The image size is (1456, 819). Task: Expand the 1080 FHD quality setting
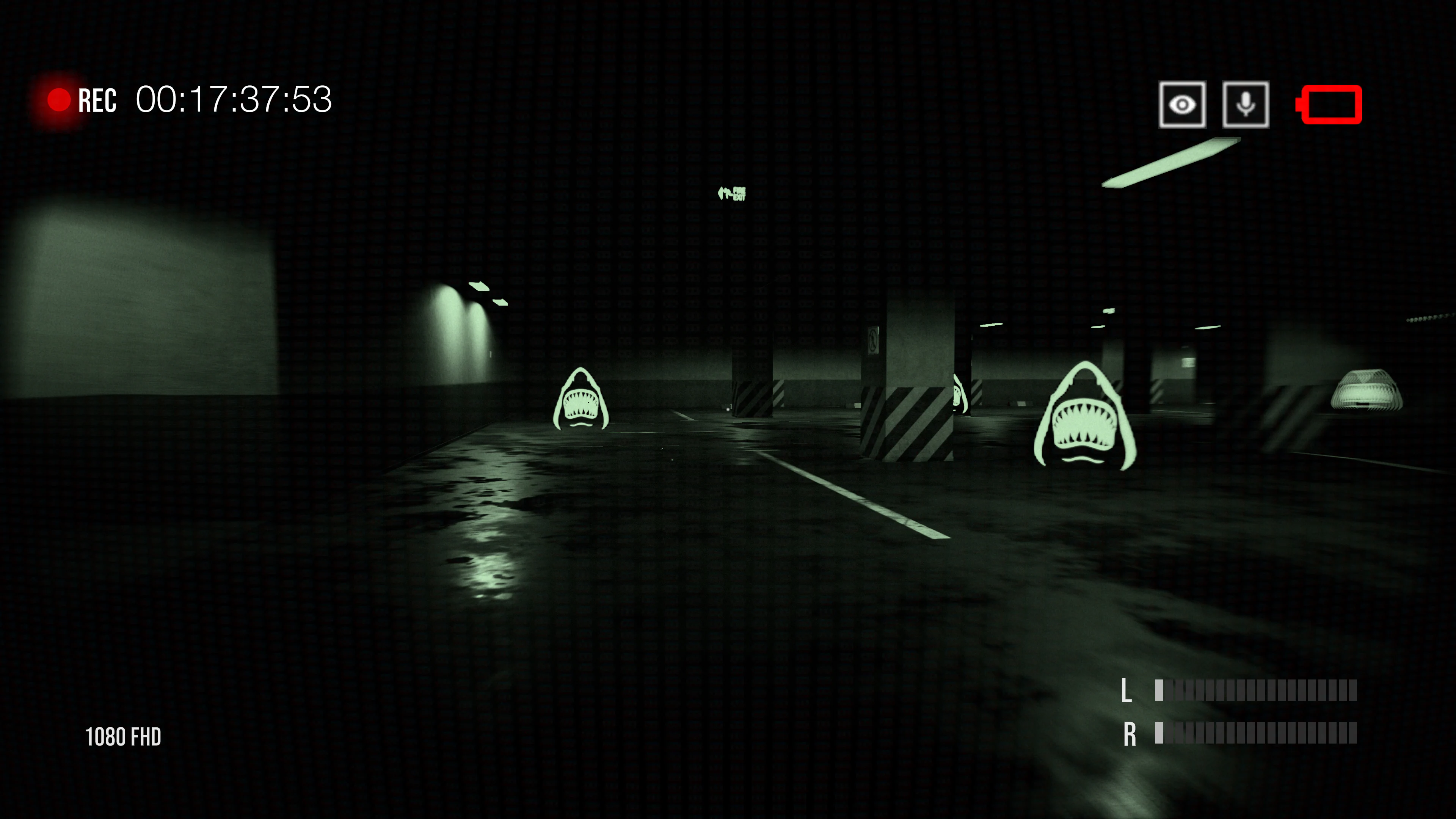[123, 736]
